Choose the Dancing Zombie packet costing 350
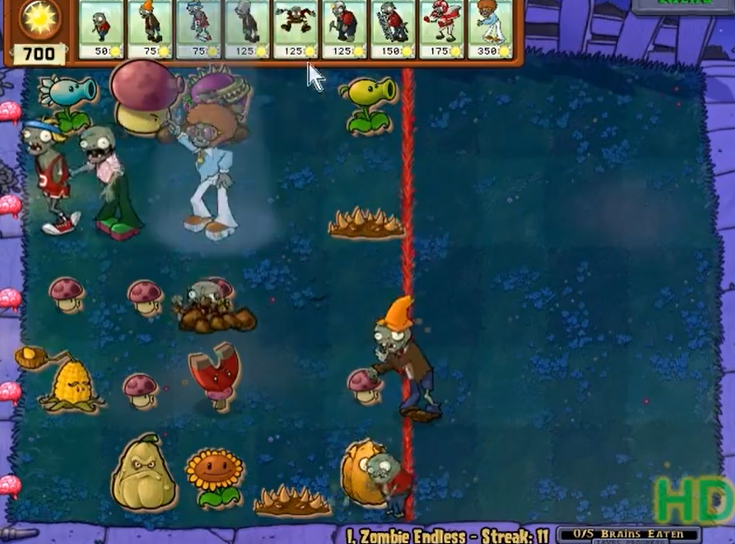This screenshot has height=544, width=735. 490,29
